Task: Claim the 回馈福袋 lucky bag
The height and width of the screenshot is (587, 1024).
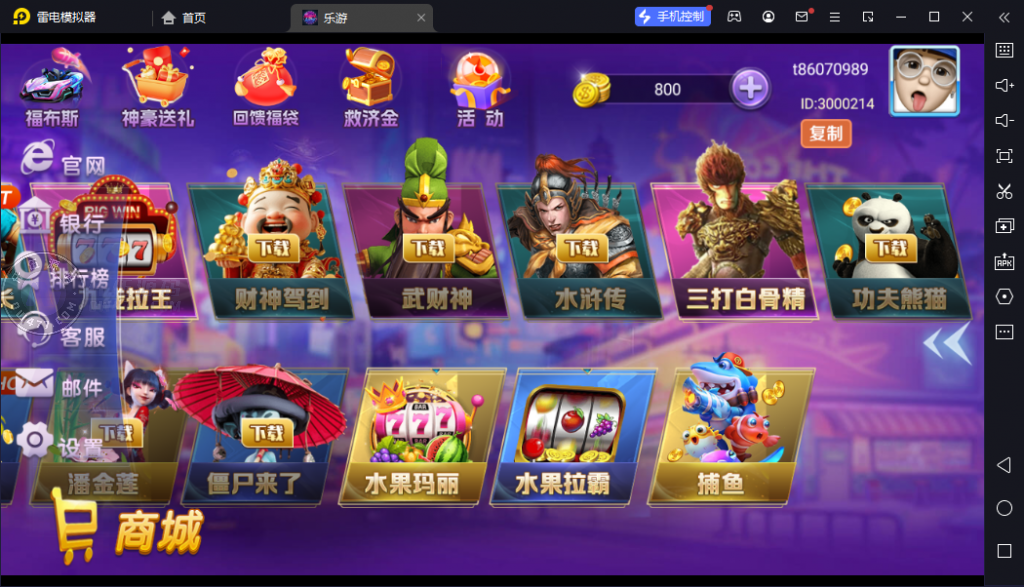Action: click(265, 88)
